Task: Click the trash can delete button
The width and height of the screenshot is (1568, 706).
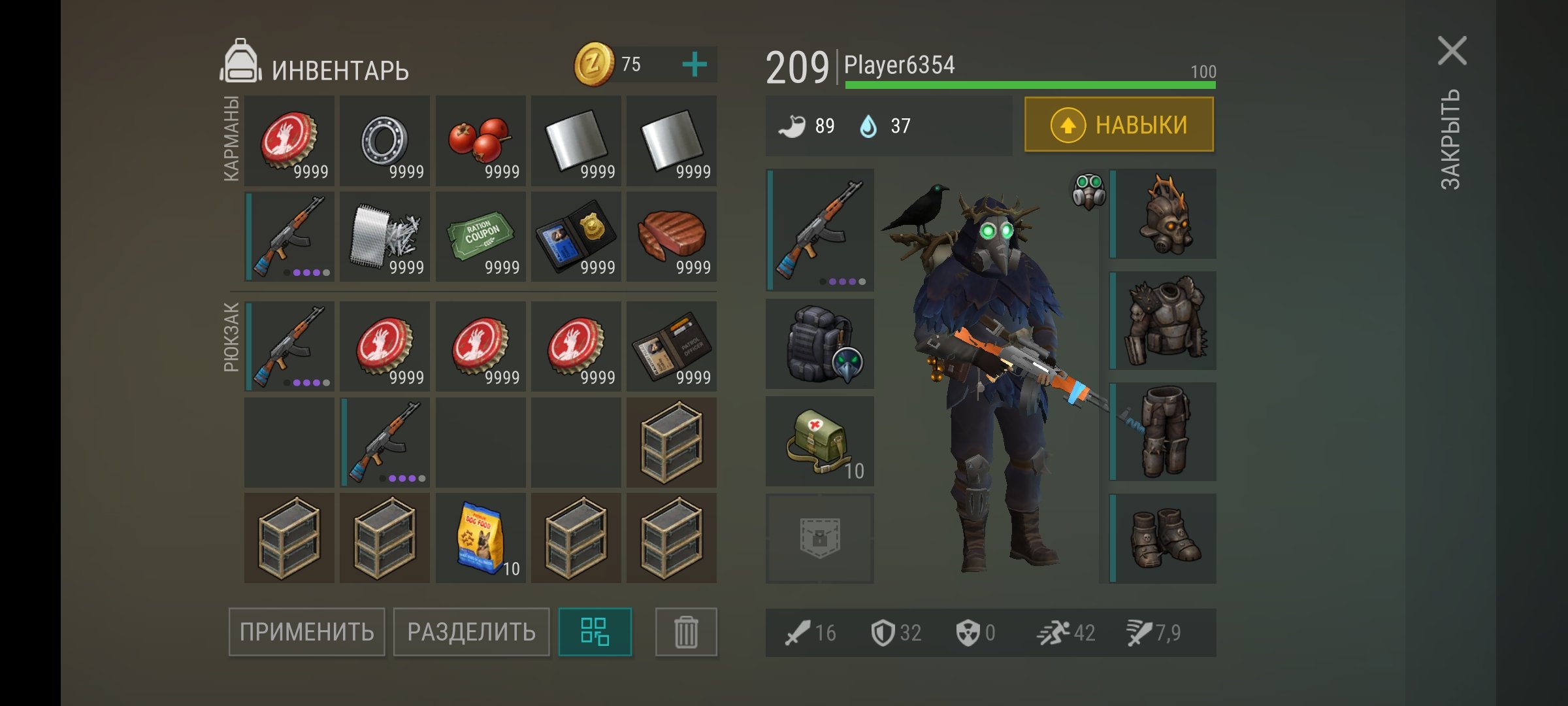Action: (x=686, y=632)
